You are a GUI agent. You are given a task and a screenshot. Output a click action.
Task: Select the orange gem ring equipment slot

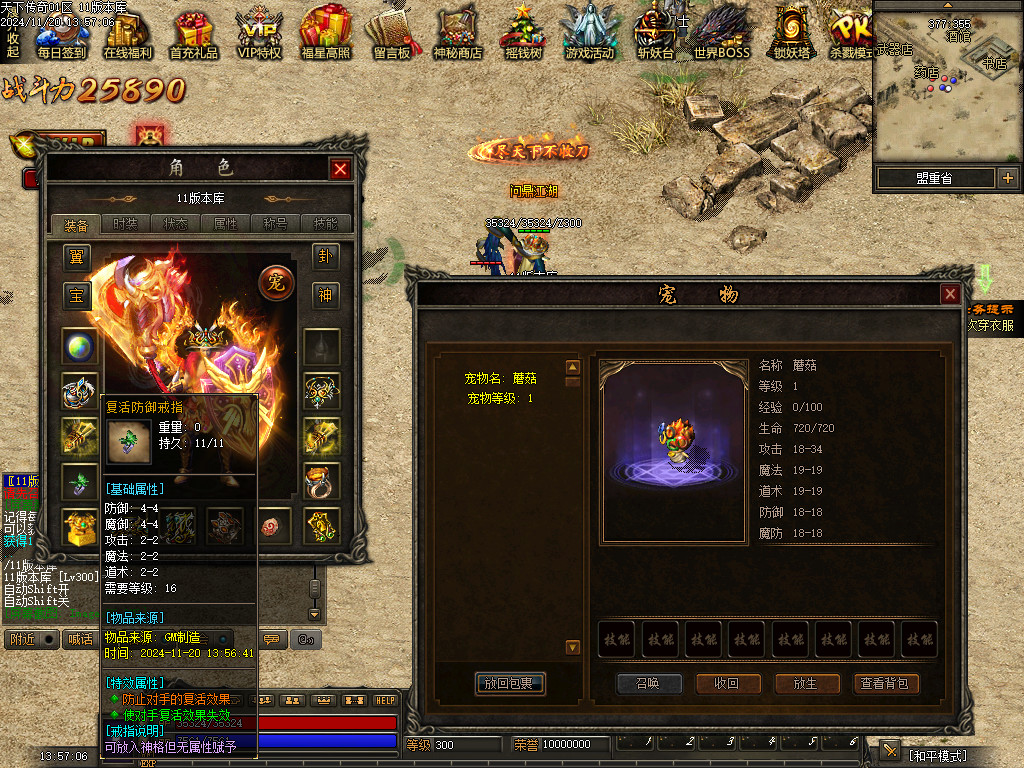(322, 481)
